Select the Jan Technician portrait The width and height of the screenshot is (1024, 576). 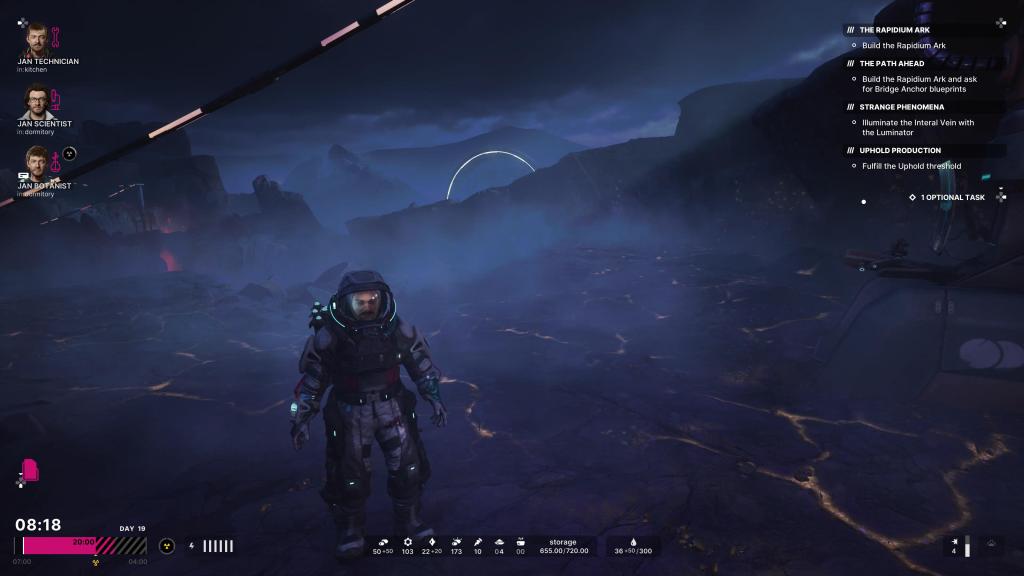click(36, 40)
